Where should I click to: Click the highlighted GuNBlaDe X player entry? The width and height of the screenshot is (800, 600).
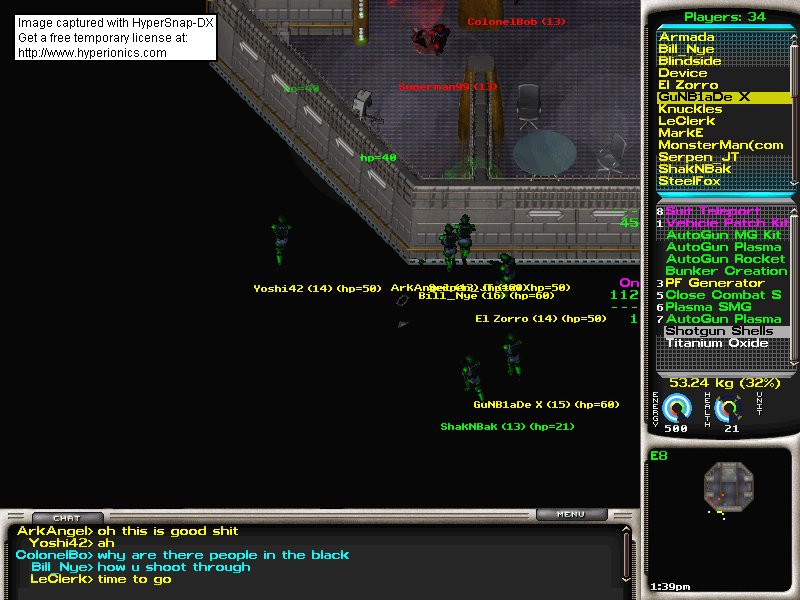pyautogui.click(x=704, y=97)
